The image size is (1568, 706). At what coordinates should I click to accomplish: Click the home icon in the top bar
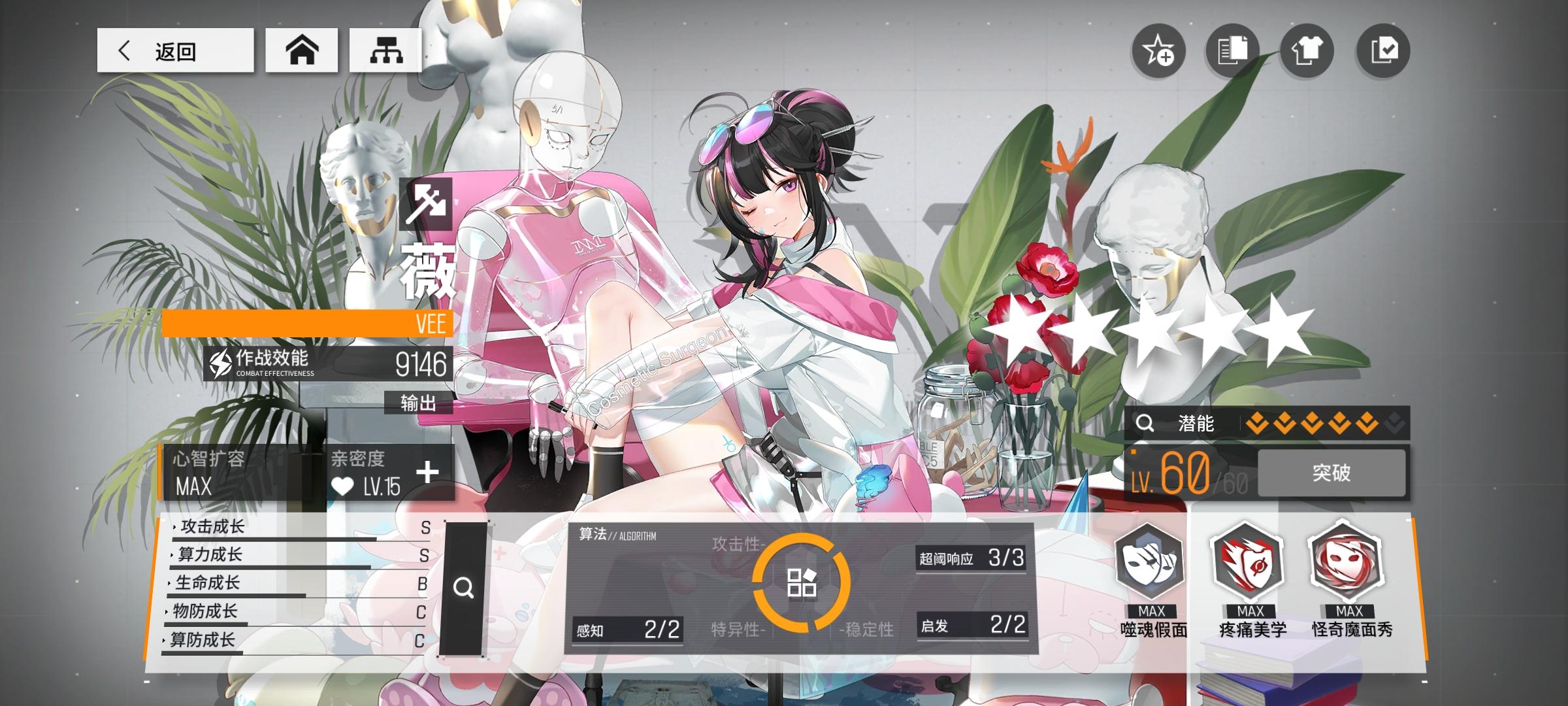coord(301,50)
